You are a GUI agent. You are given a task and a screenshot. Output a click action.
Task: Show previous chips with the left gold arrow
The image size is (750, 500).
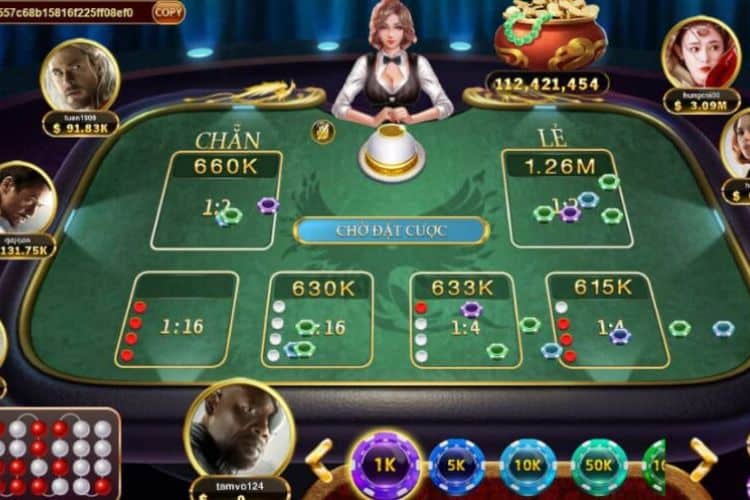[320, 462]
